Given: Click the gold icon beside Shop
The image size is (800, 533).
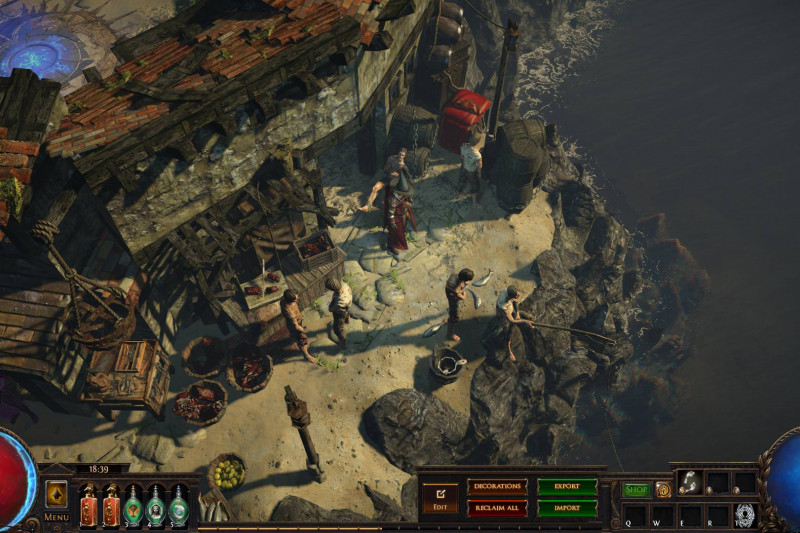Looking at the screenshot, I should coord(663,490).
